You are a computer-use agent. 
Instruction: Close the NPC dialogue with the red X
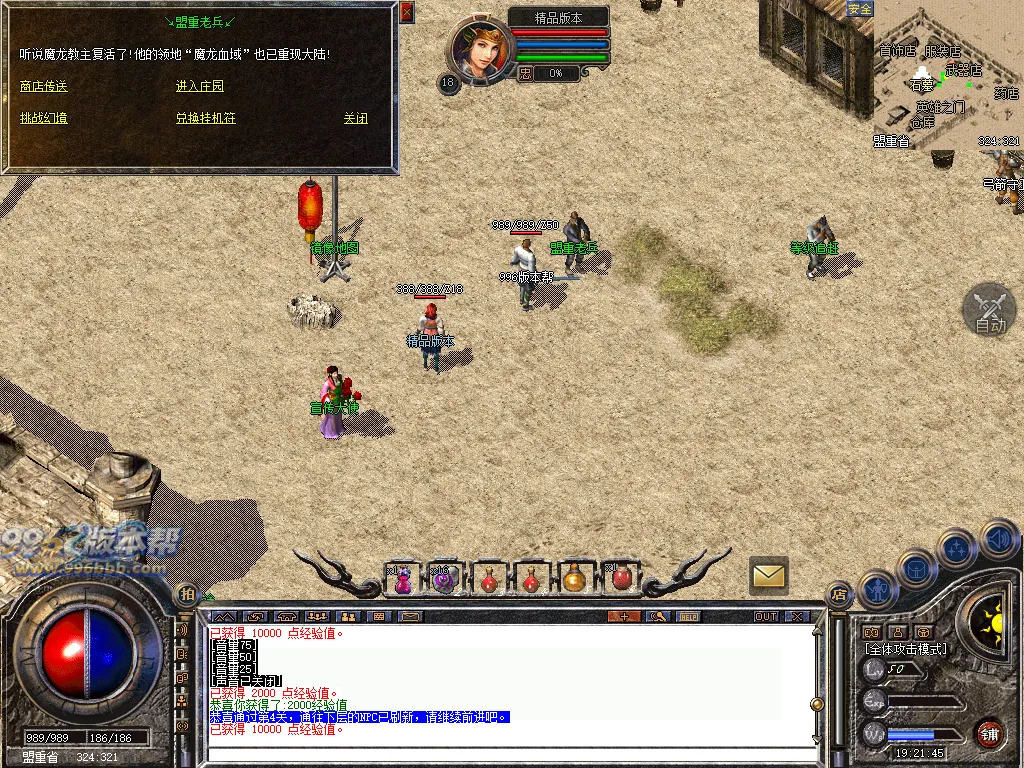[406, 13]
